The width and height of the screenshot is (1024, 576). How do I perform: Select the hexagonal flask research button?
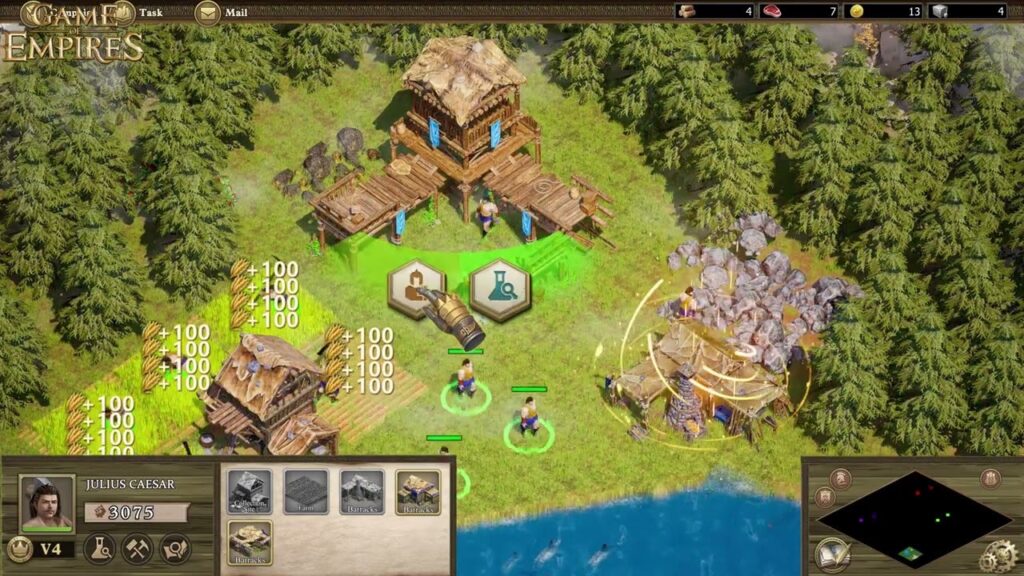pos(499,289)
